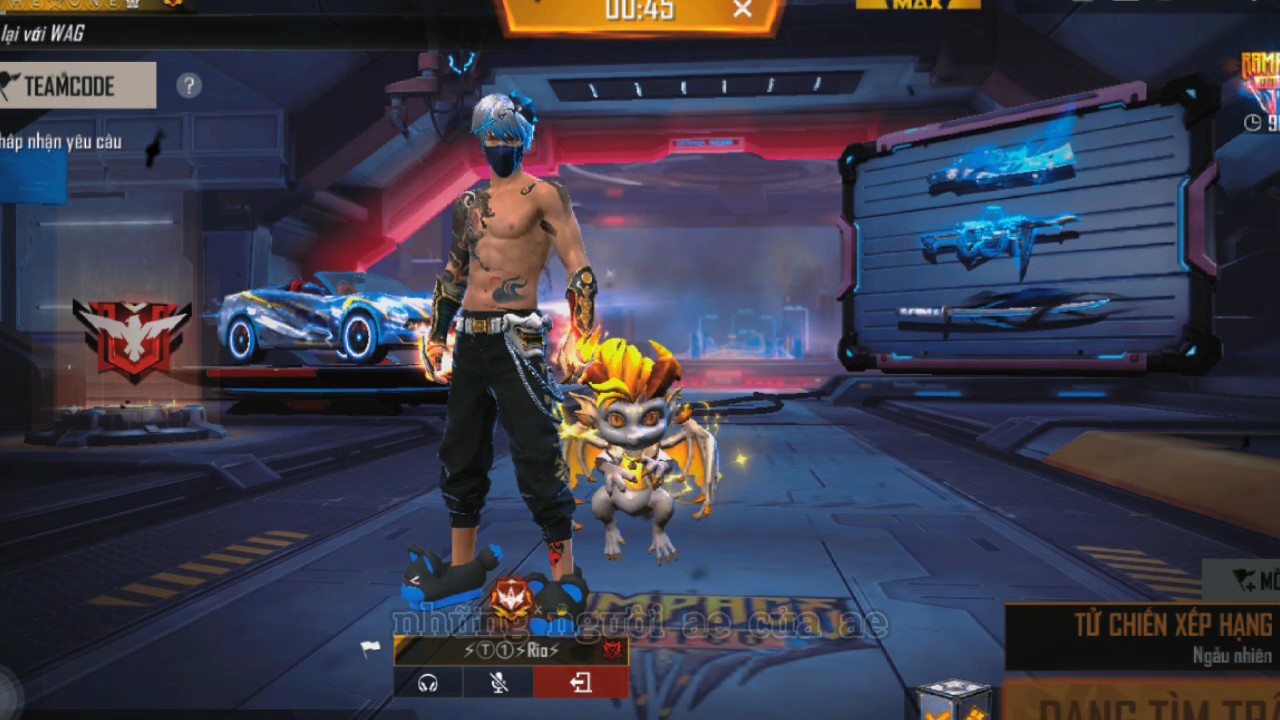Leave the squad with the red exit button

click(x=581, y=683)
